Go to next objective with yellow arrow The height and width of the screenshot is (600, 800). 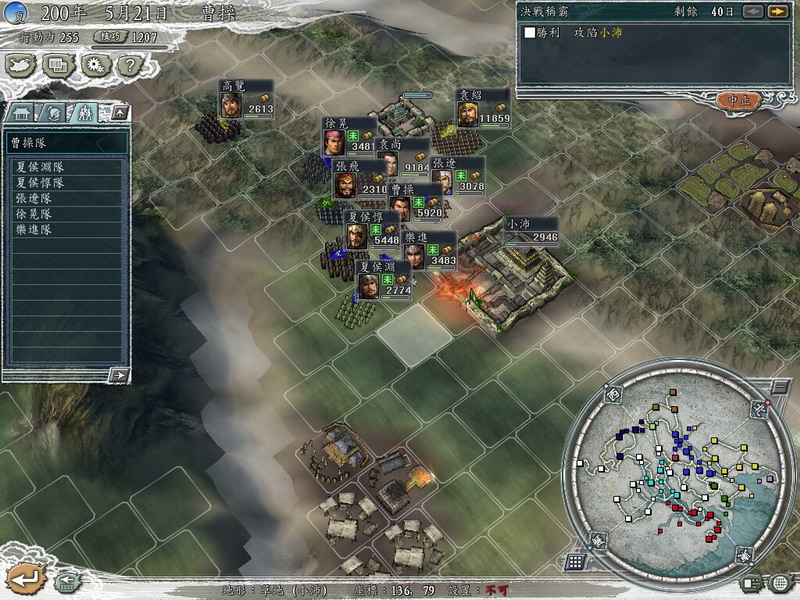point(777,12)
